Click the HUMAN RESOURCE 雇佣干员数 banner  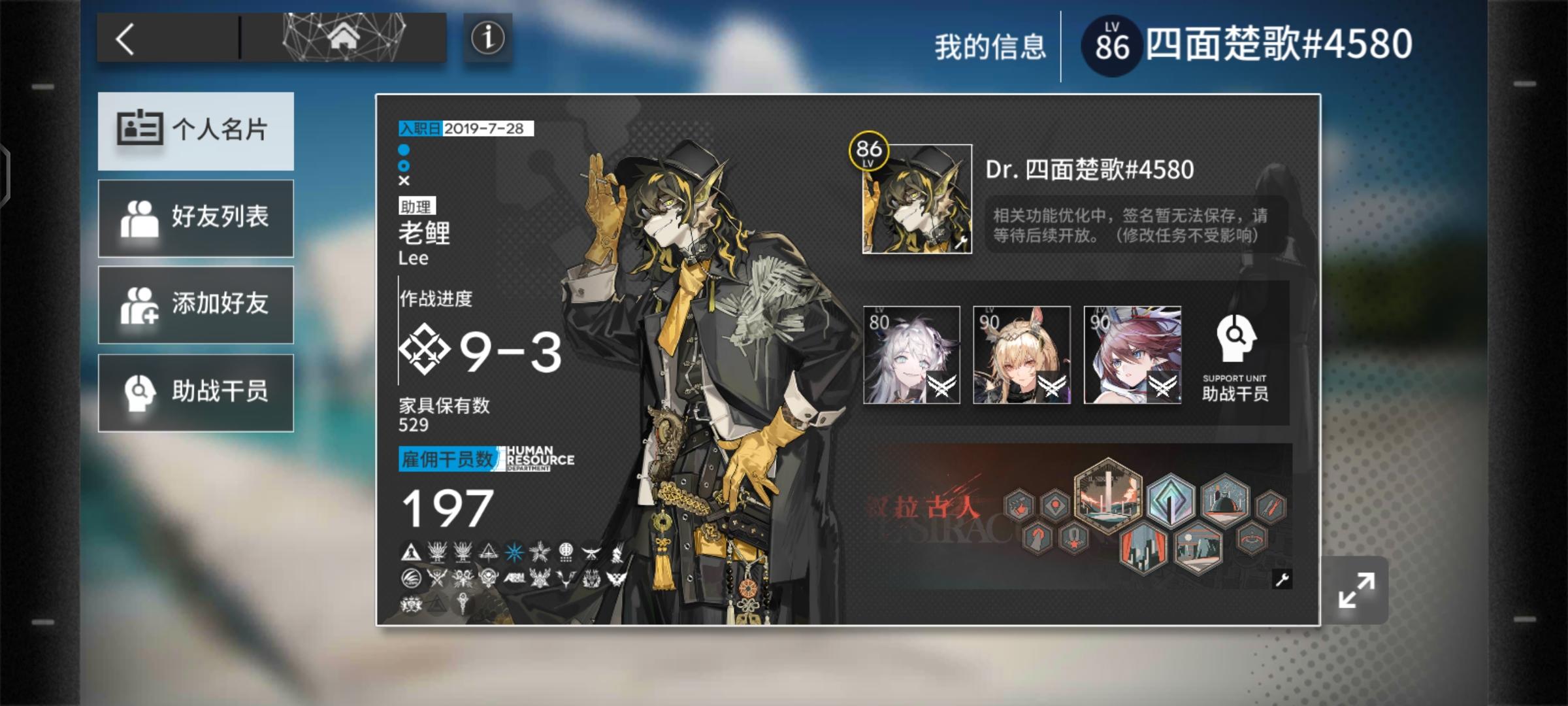(485, 460)
